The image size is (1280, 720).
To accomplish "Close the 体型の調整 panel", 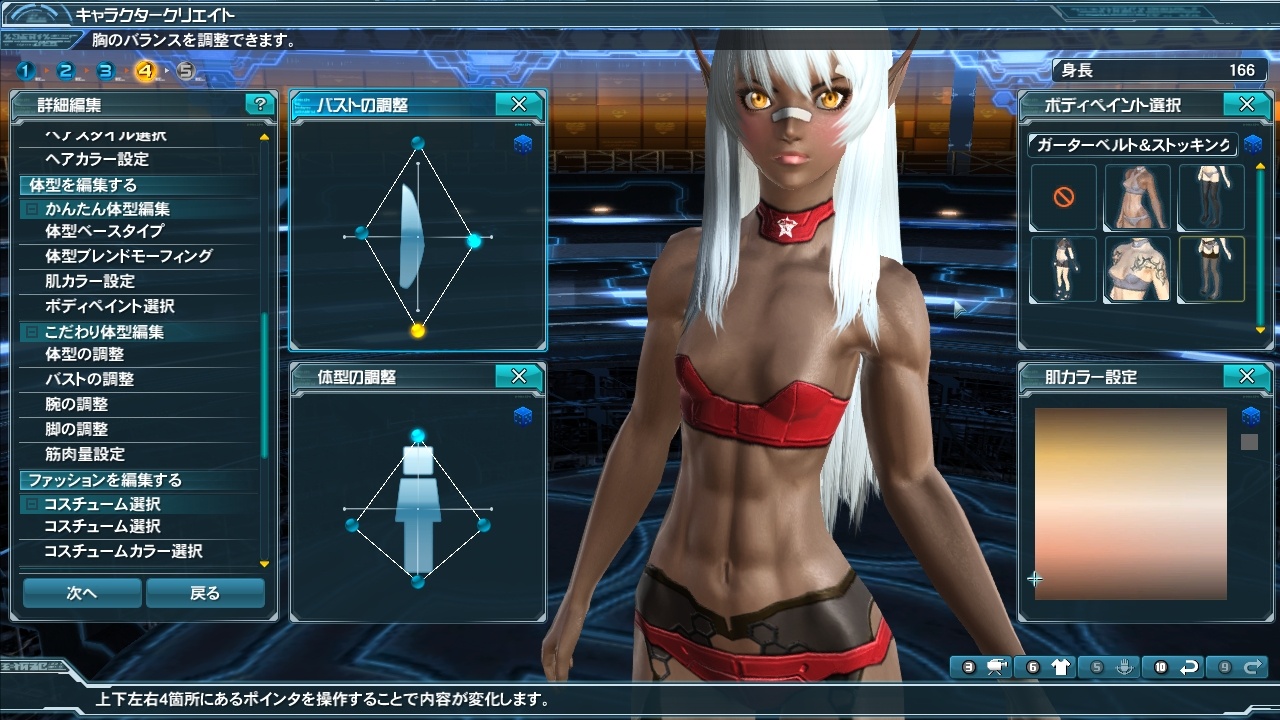I will pyautogui.click(x=519, y=376).
